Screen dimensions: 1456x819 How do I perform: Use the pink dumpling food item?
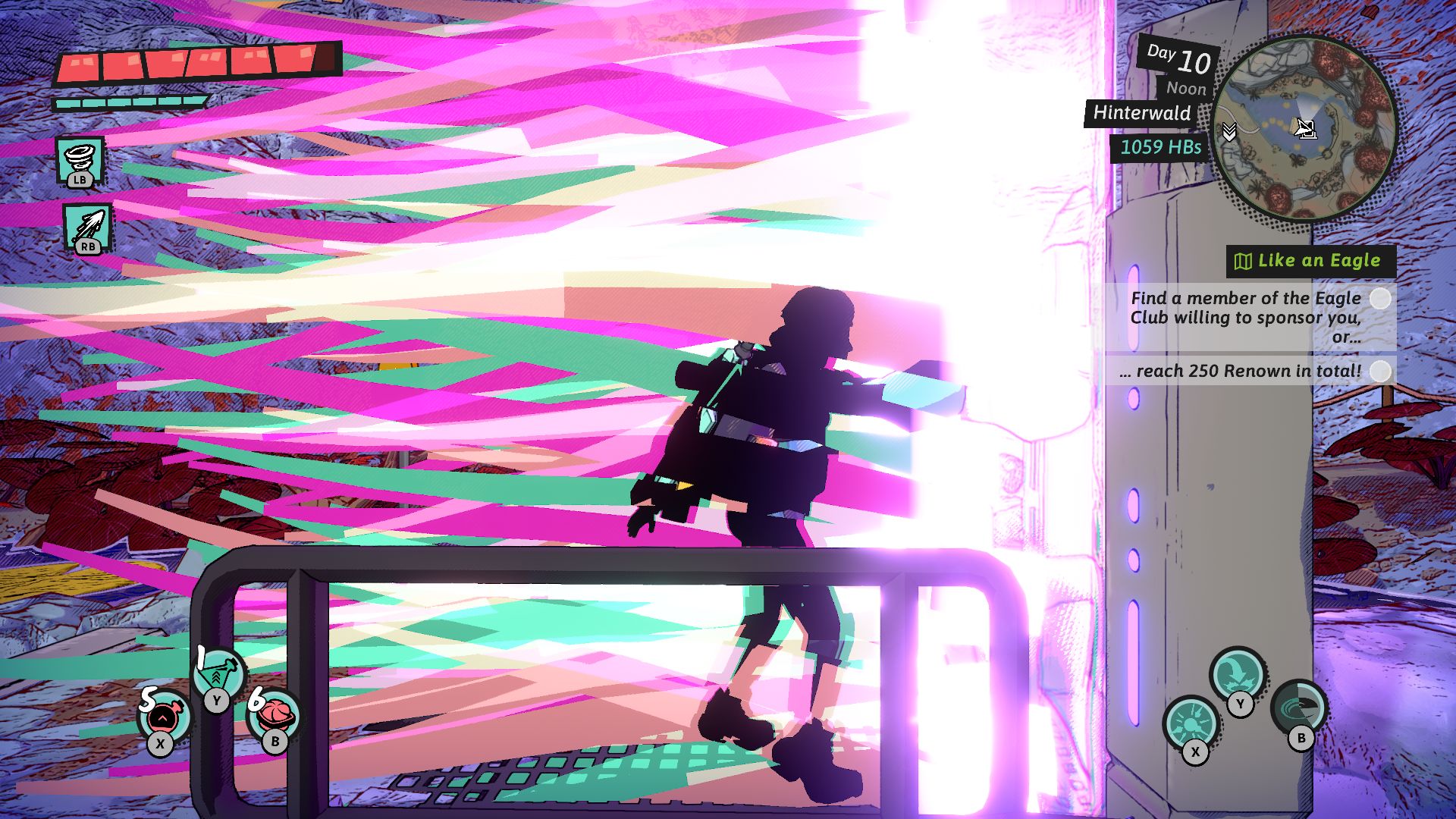point(274,714)
